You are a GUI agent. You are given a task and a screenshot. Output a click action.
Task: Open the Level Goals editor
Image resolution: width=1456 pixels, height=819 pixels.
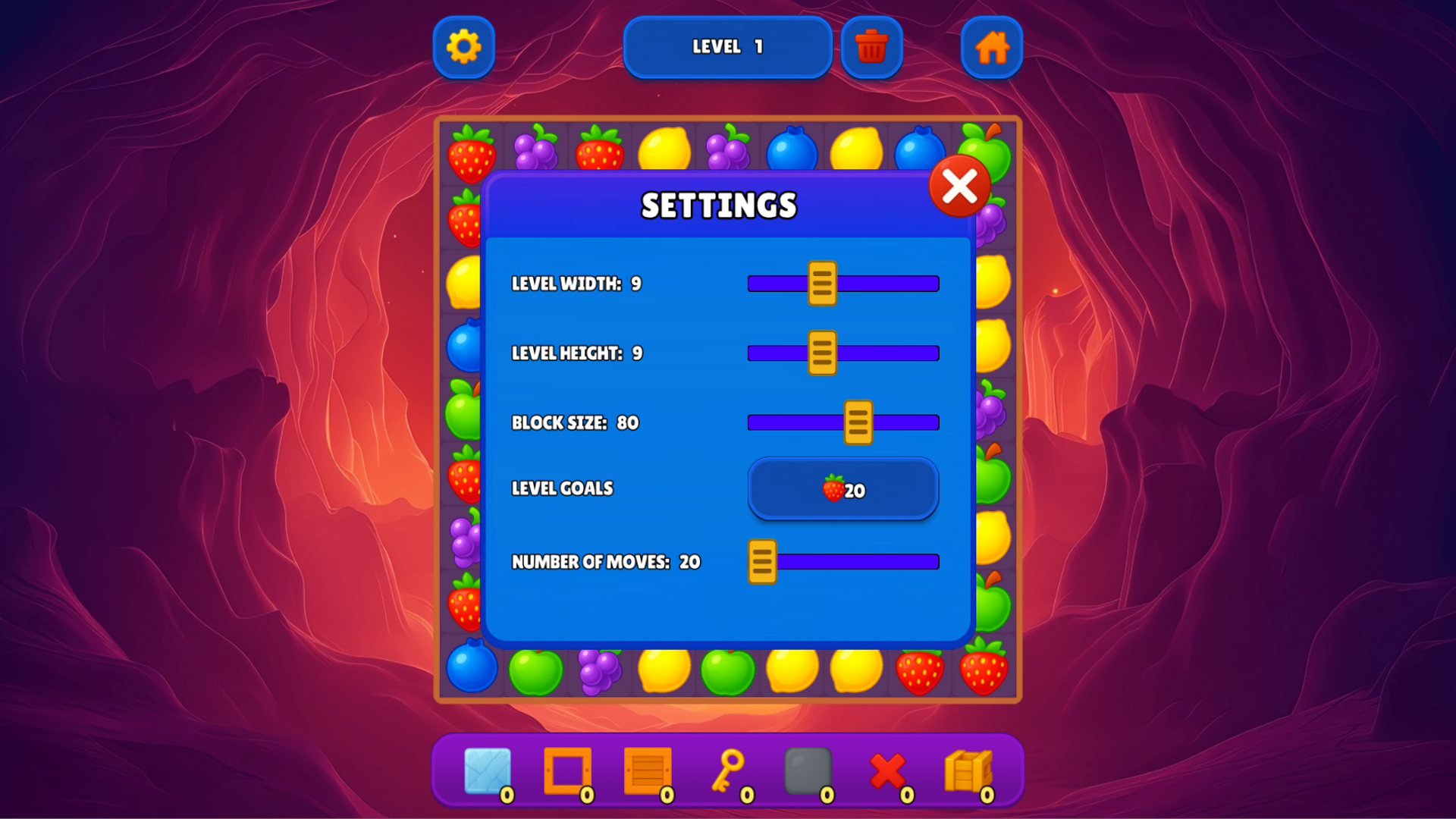point(843,489)
